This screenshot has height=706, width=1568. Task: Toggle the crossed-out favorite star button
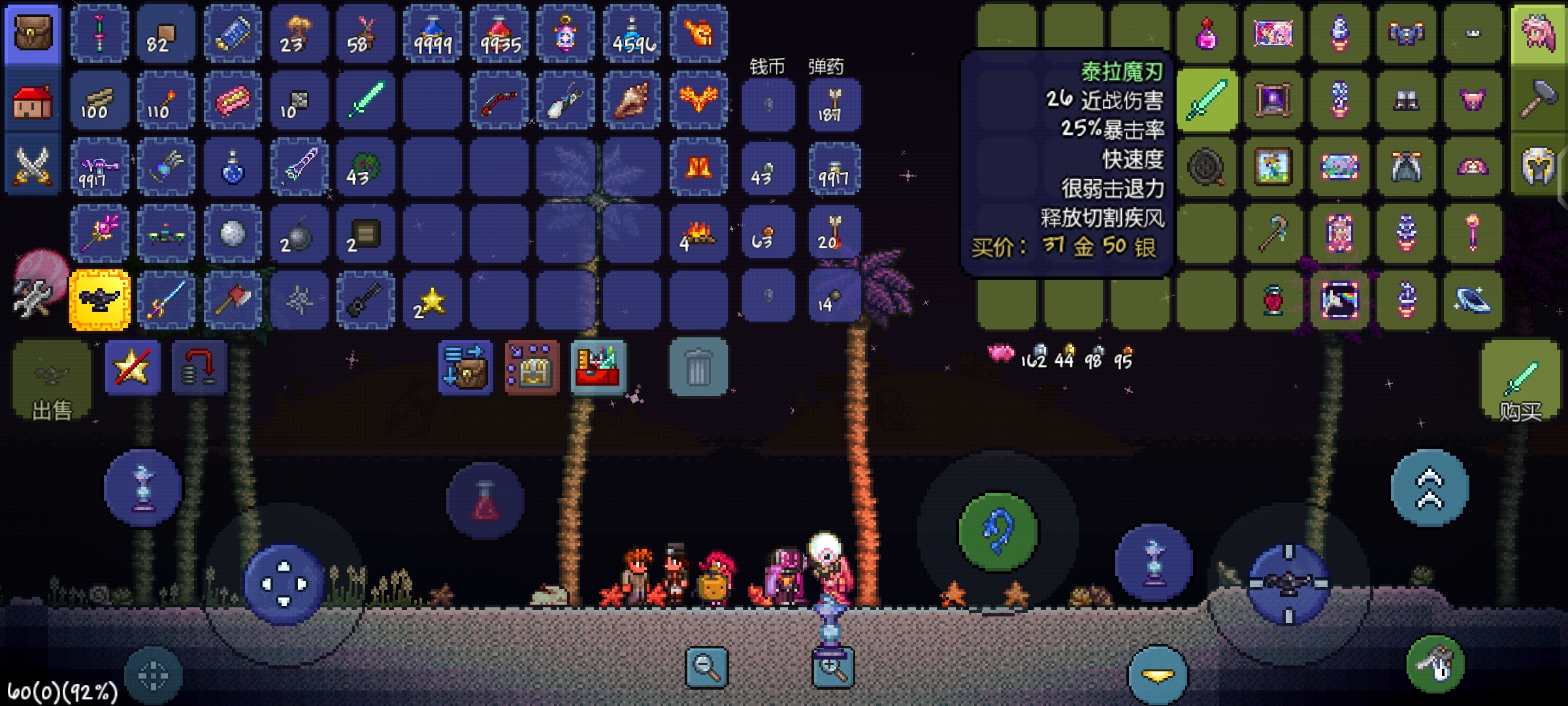[133, 367]
